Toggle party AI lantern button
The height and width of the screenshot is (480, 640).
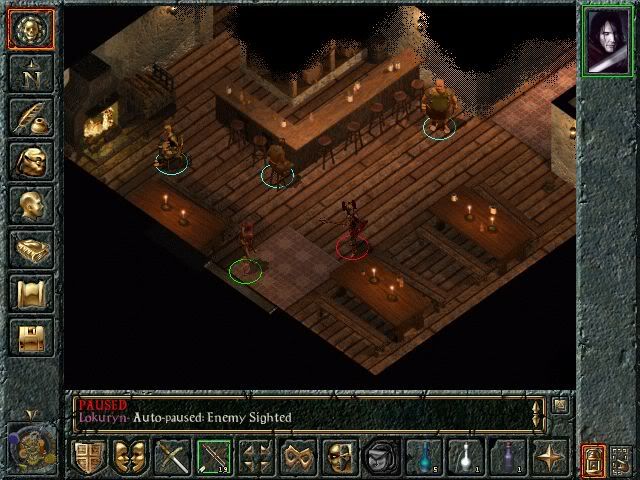(x=592, y=460)
